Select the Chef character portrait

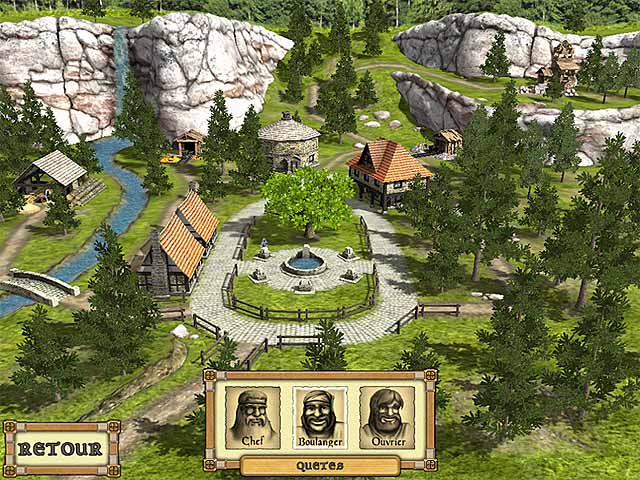[x=253, y=417]
